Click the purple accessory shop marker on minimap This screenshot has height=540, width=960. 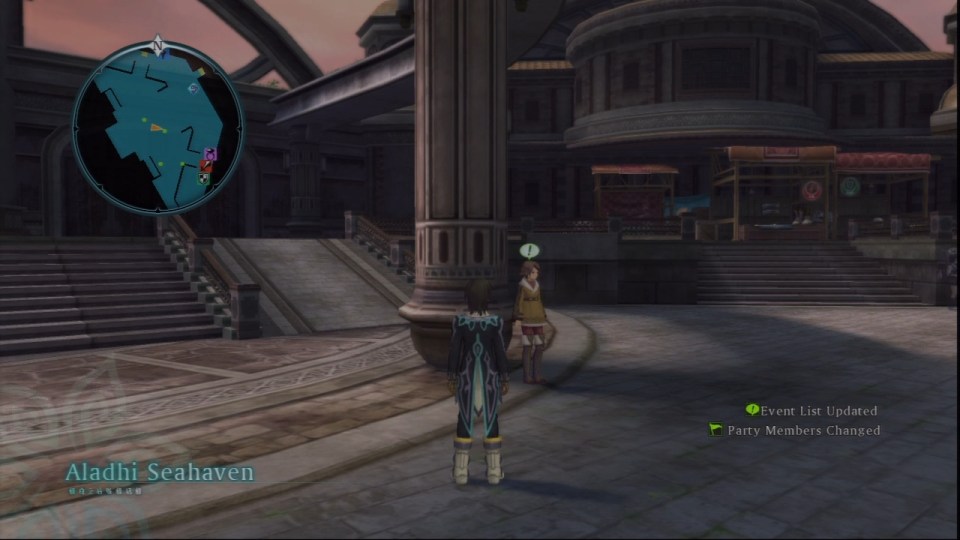click(210, 154)
